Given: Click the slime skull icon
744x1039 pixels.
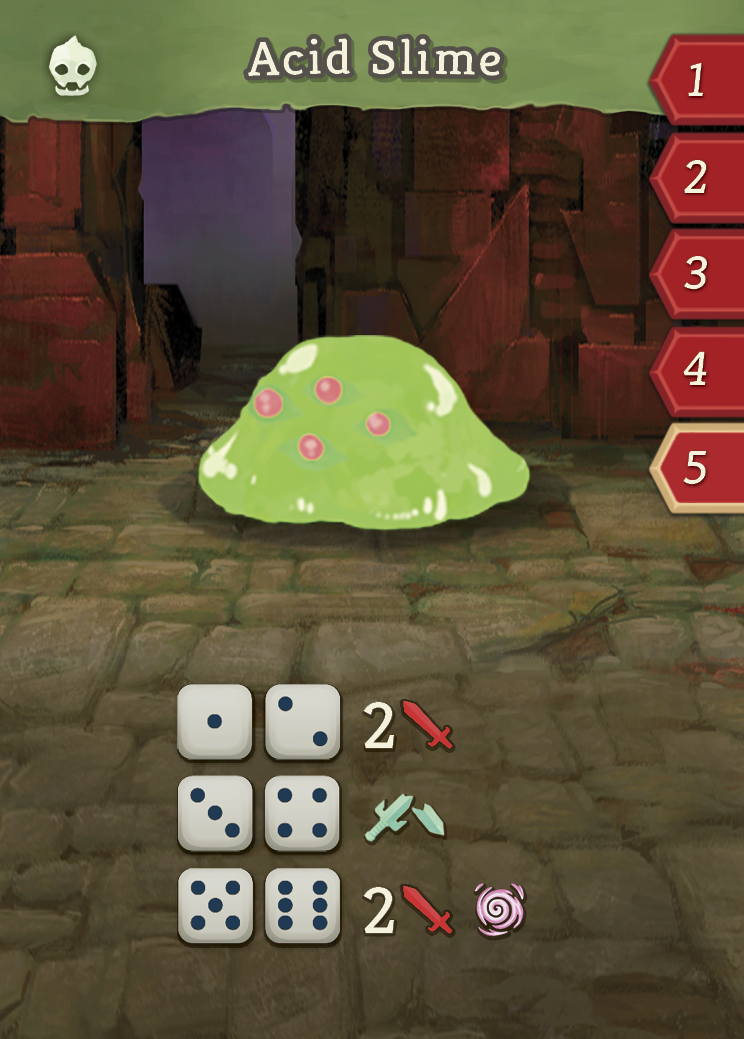Looking at the screenshot, I should (x=73, y=64).
